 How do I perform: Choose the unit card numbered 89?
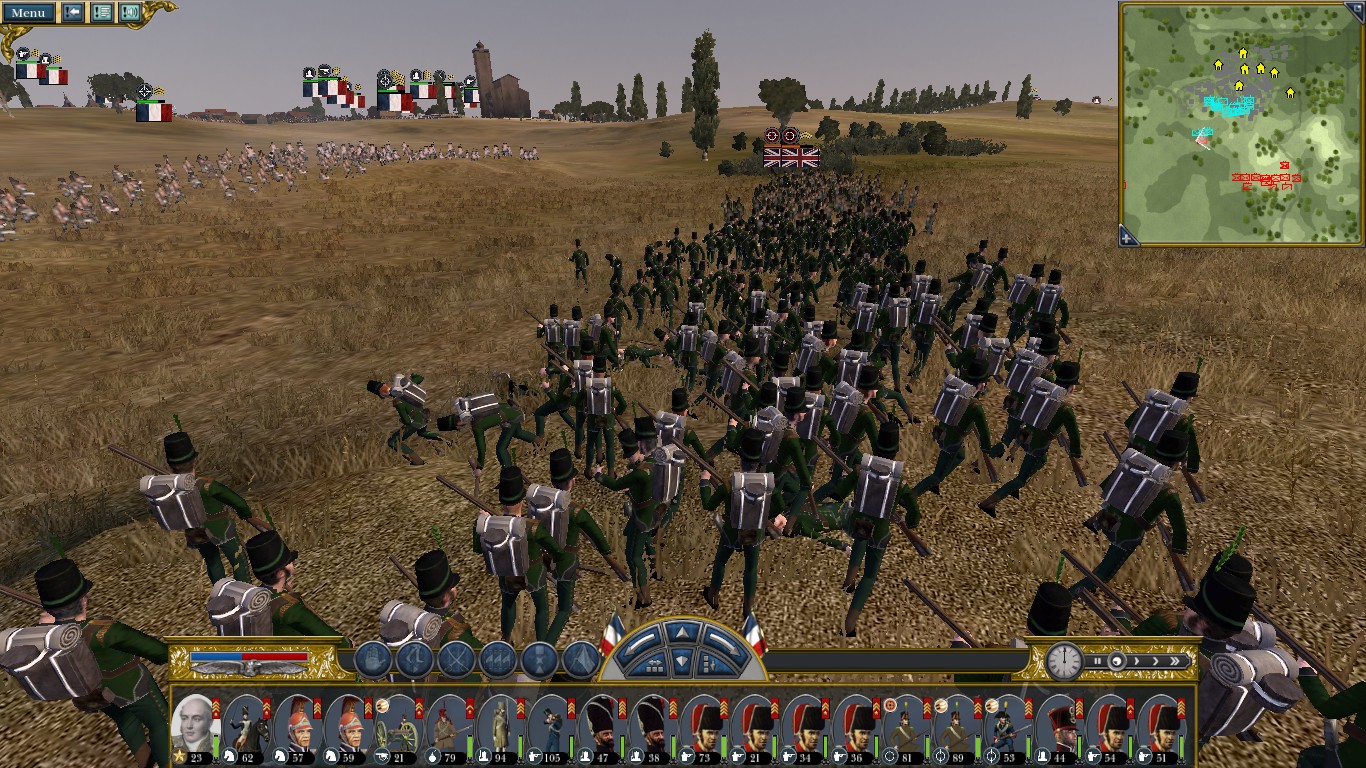click(960, 721)
